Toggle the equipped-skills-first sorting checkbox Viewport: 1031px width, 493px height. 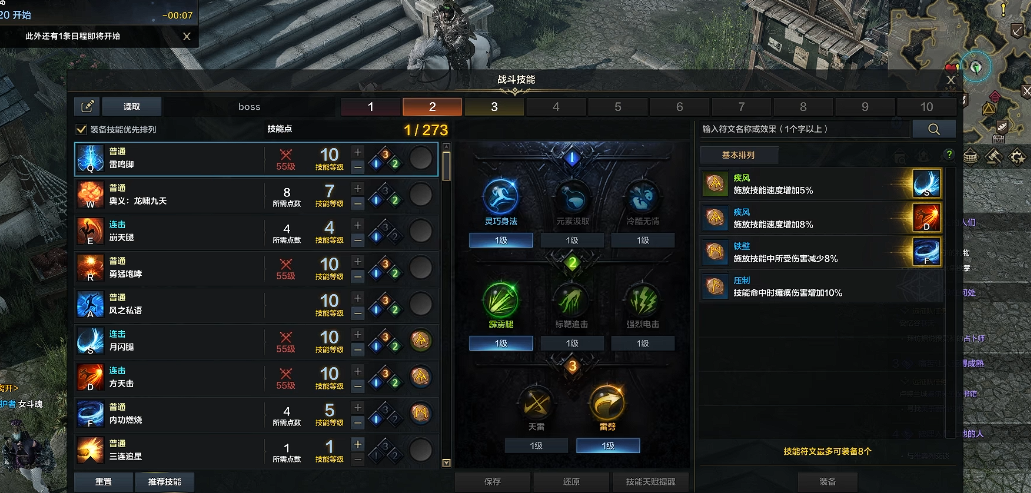click(82, 129)
